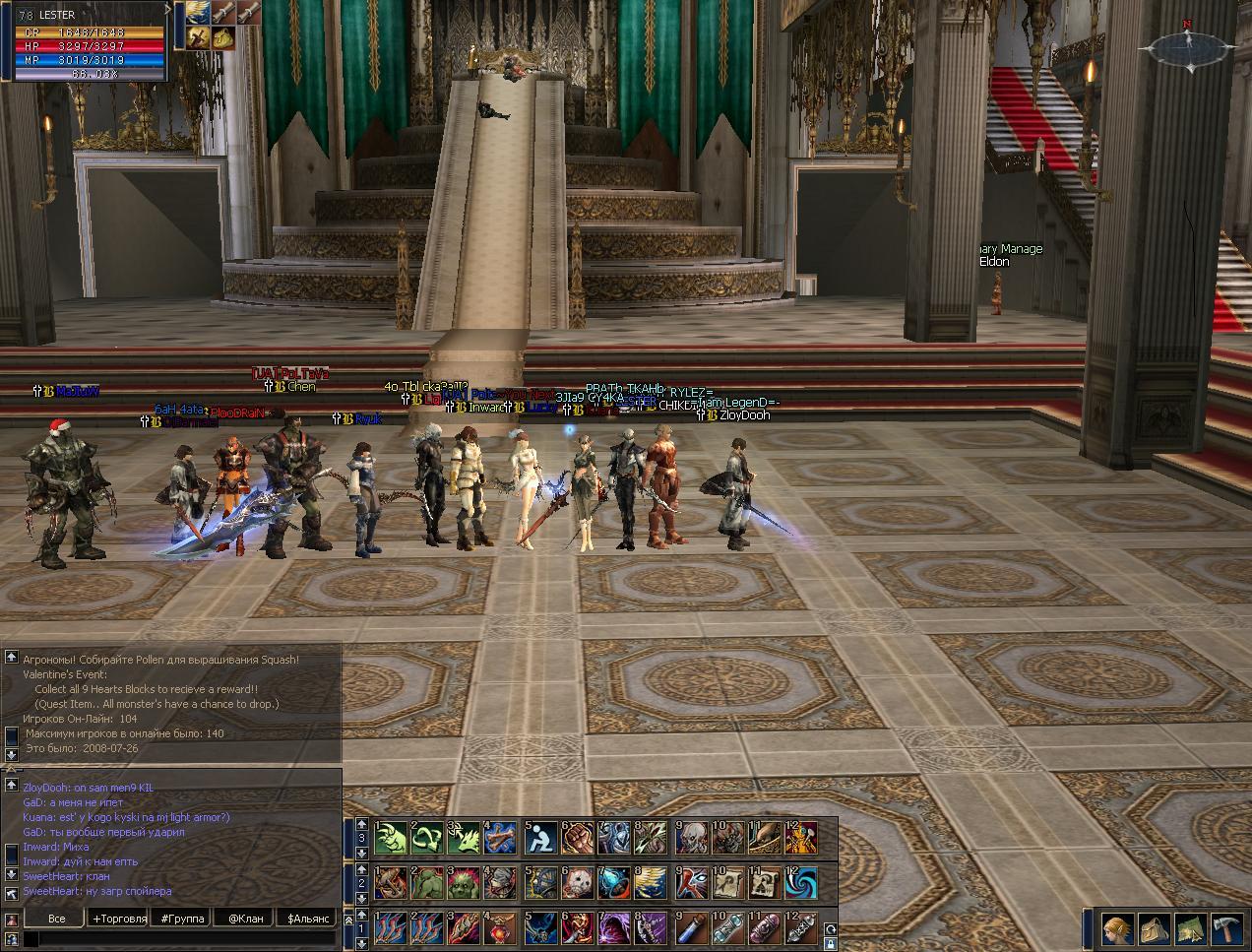Activate the fist skill on hotbar three
The width and height of the screenshot is (1252, 952).
pyautogui.click(x=577, y=838)
